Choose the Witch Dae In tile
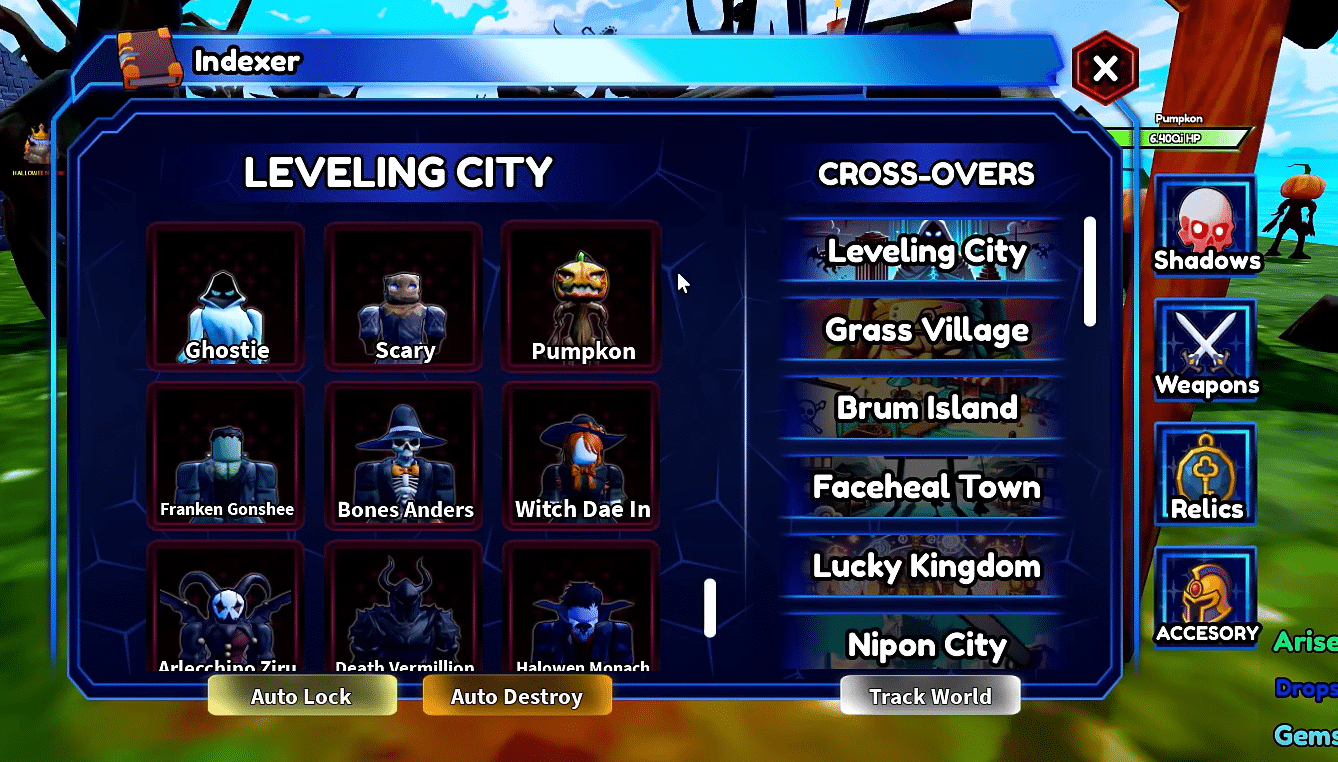The width and height of the screenshot is (1338, 762). (582, 455)
